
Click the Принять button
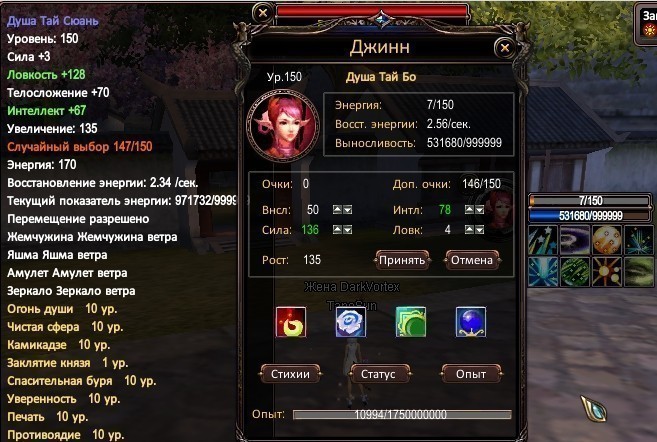click(x=403, y=260)
